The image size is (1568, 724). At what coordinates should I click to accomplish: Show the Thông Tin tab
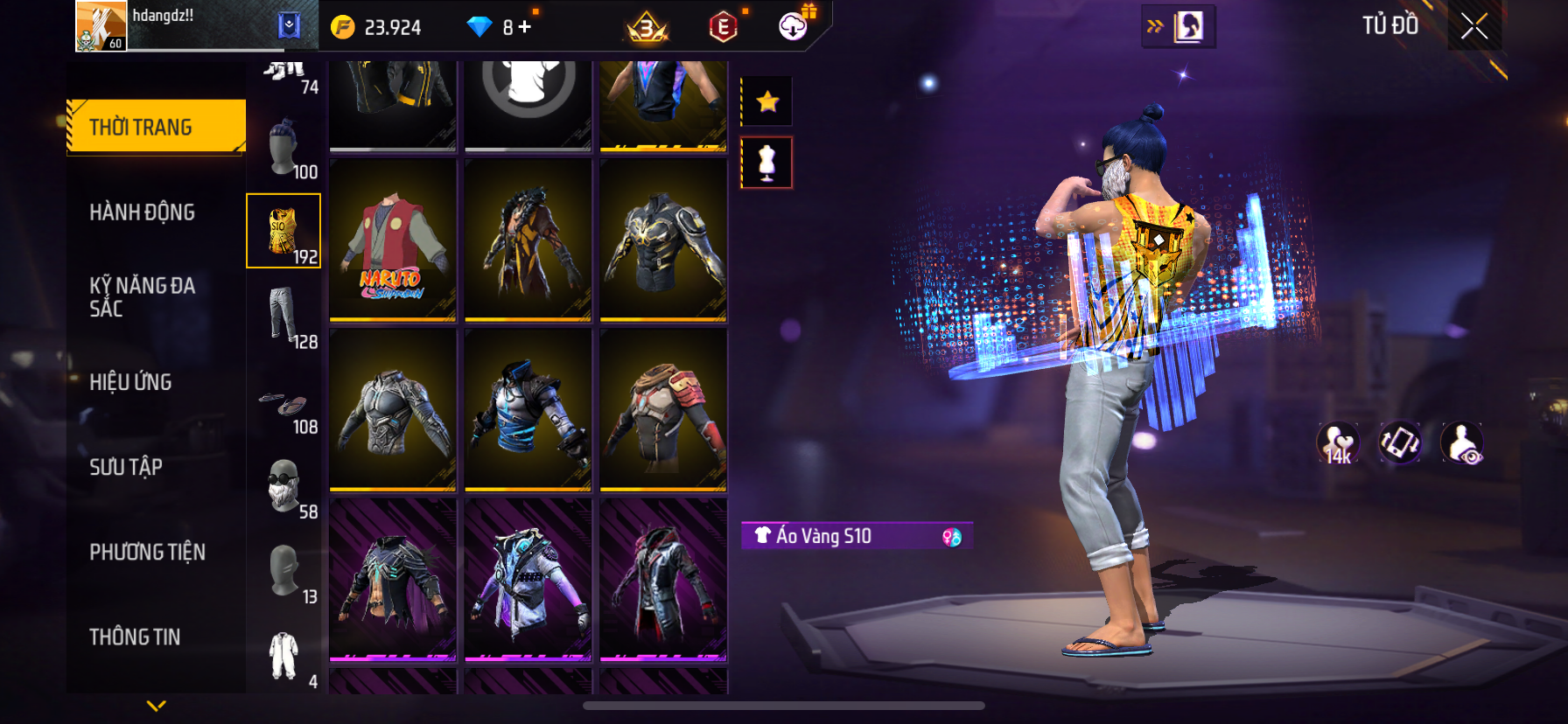(x=135, y=637)
